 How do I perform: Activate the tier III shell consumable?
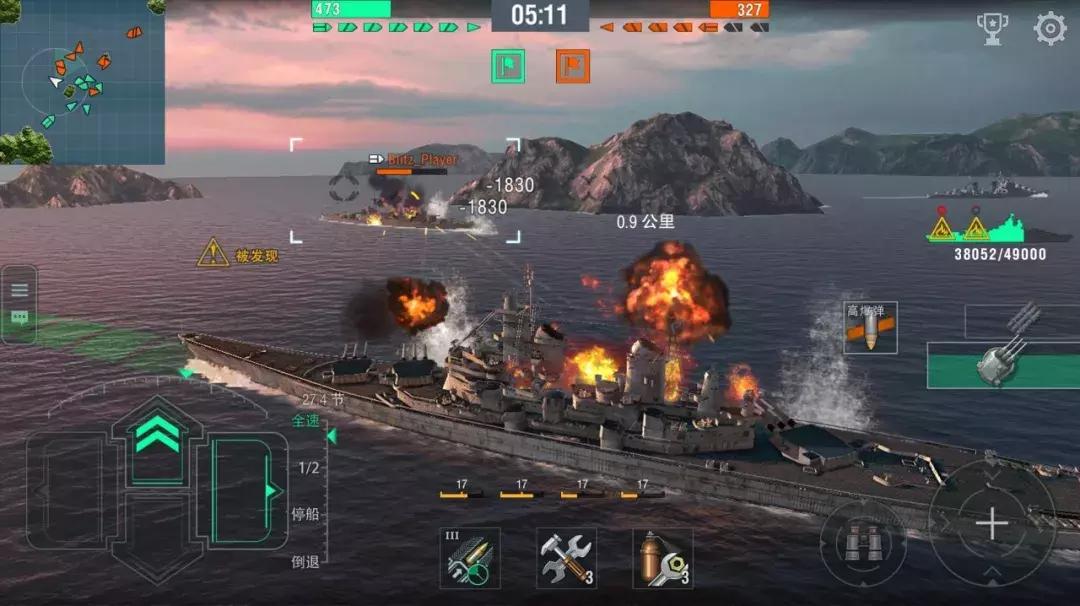tap(470, 558)
